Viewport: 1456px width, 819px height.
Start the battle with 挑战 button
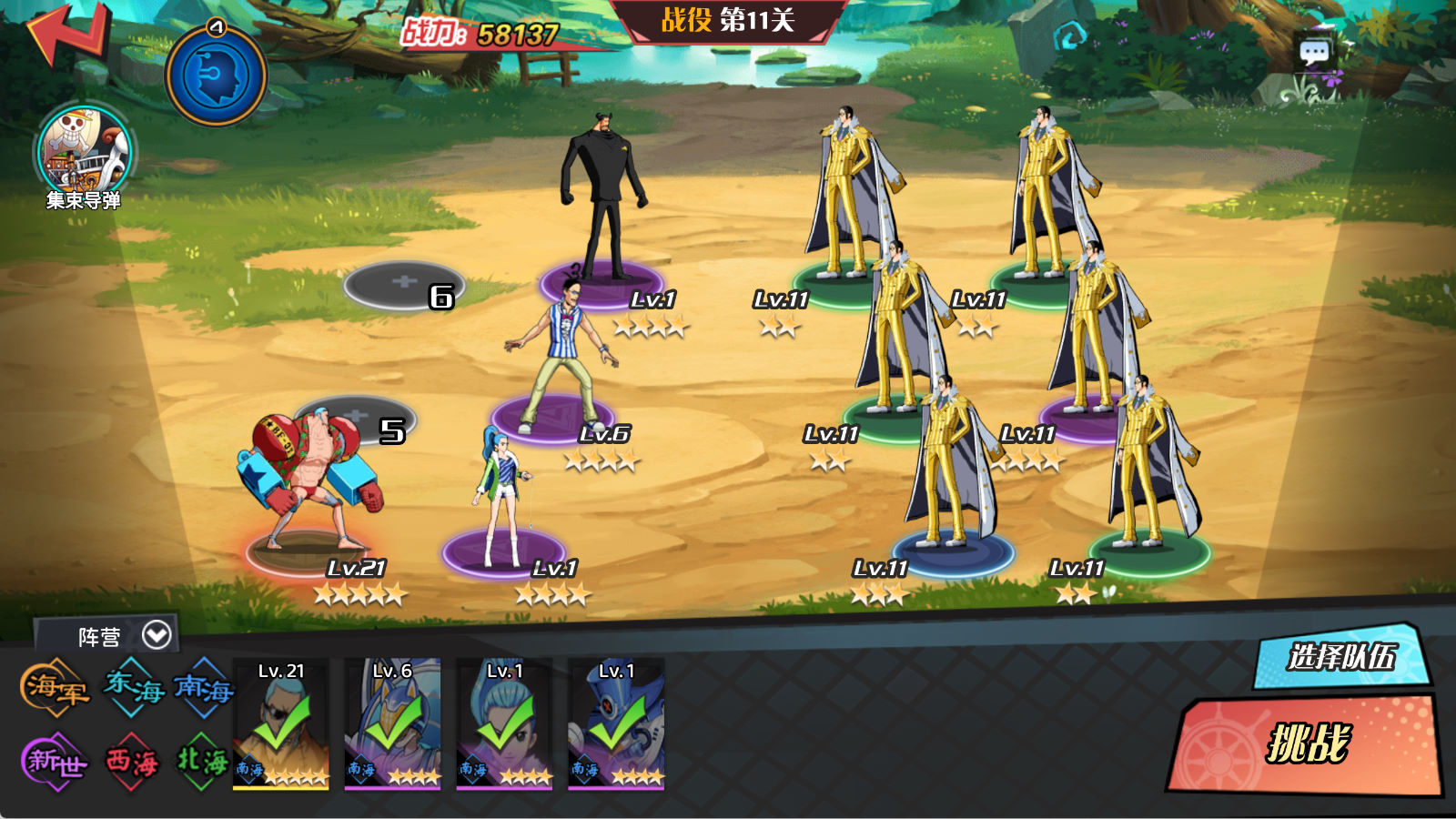click(x=1307, y=743)
